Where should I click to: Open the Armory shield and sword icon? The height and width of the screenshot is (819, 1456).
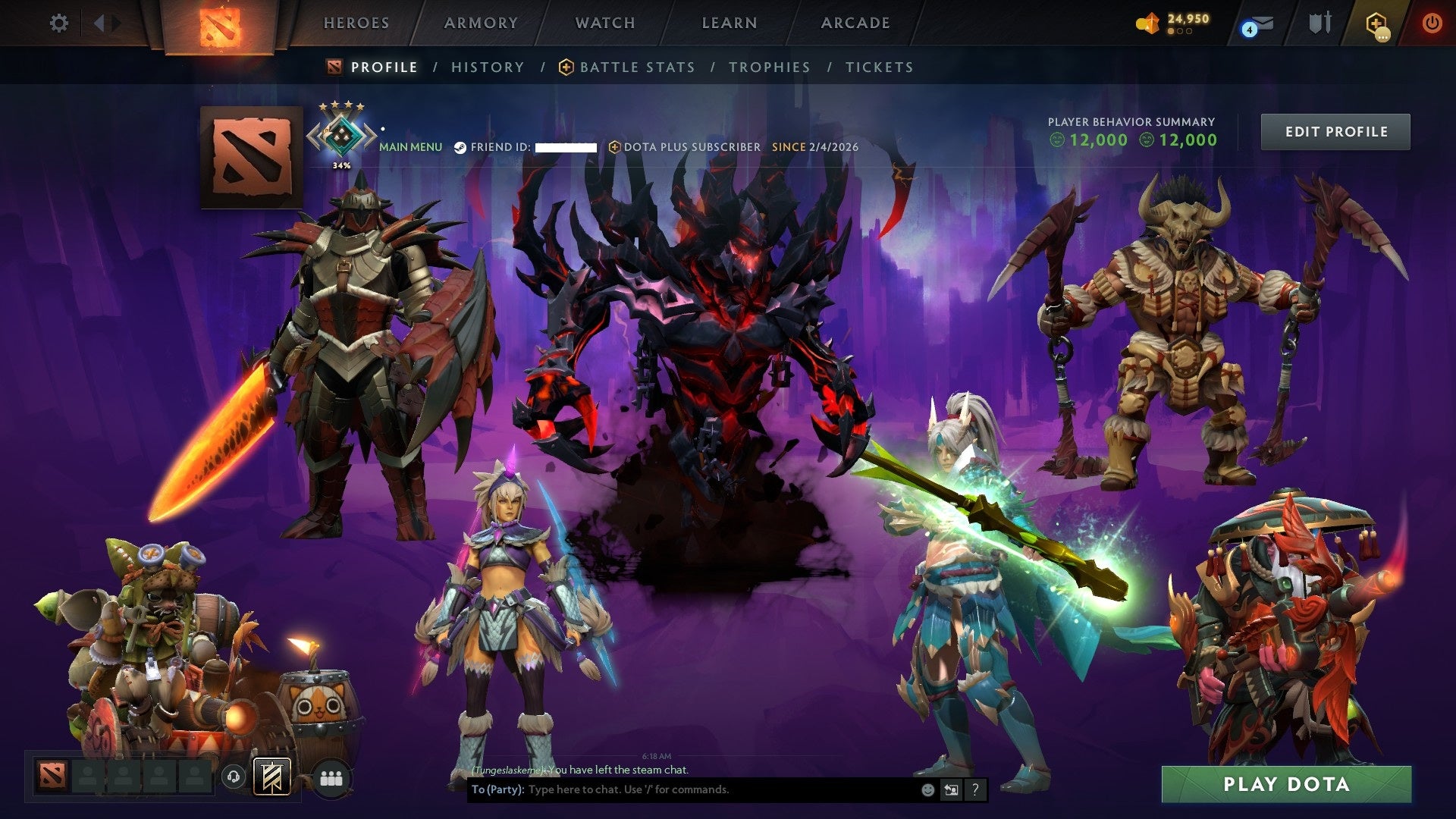click(1319, 23)
